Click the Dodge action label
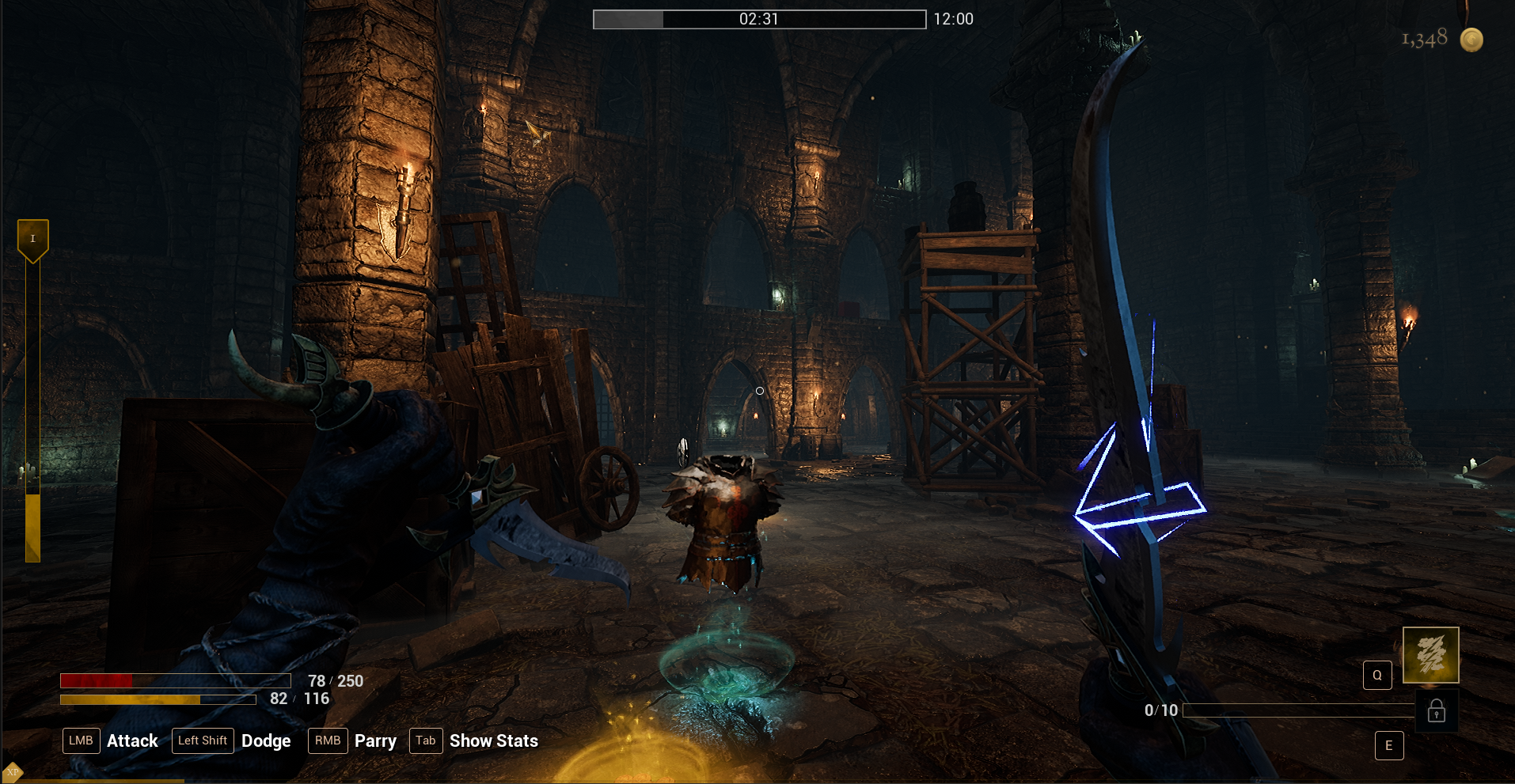 [266, 740]
